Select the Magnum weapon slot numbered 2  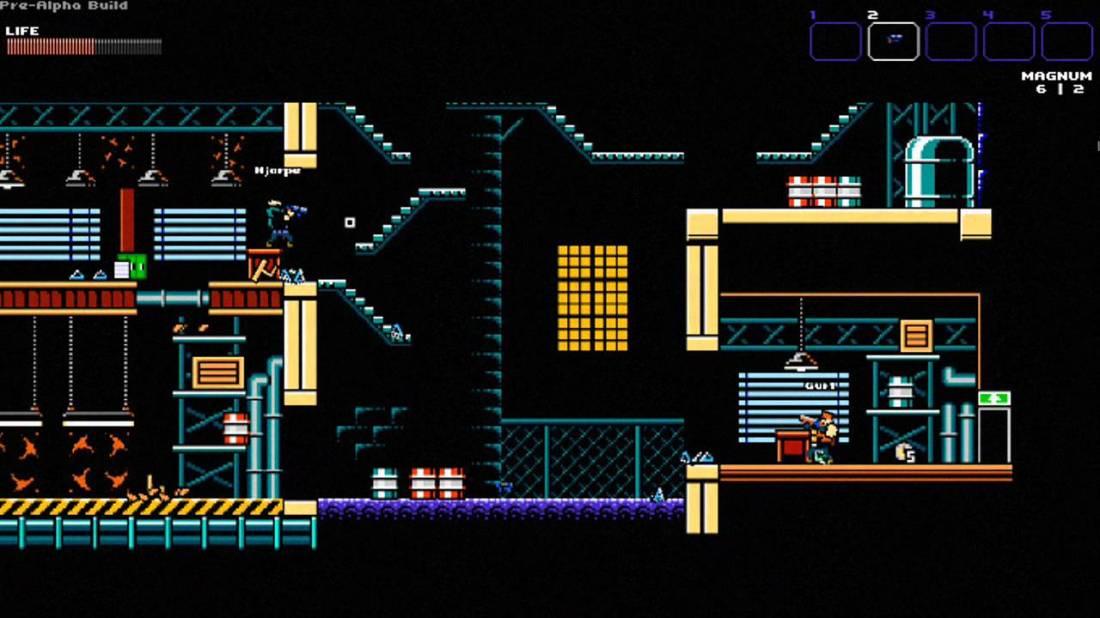point(893,41)
